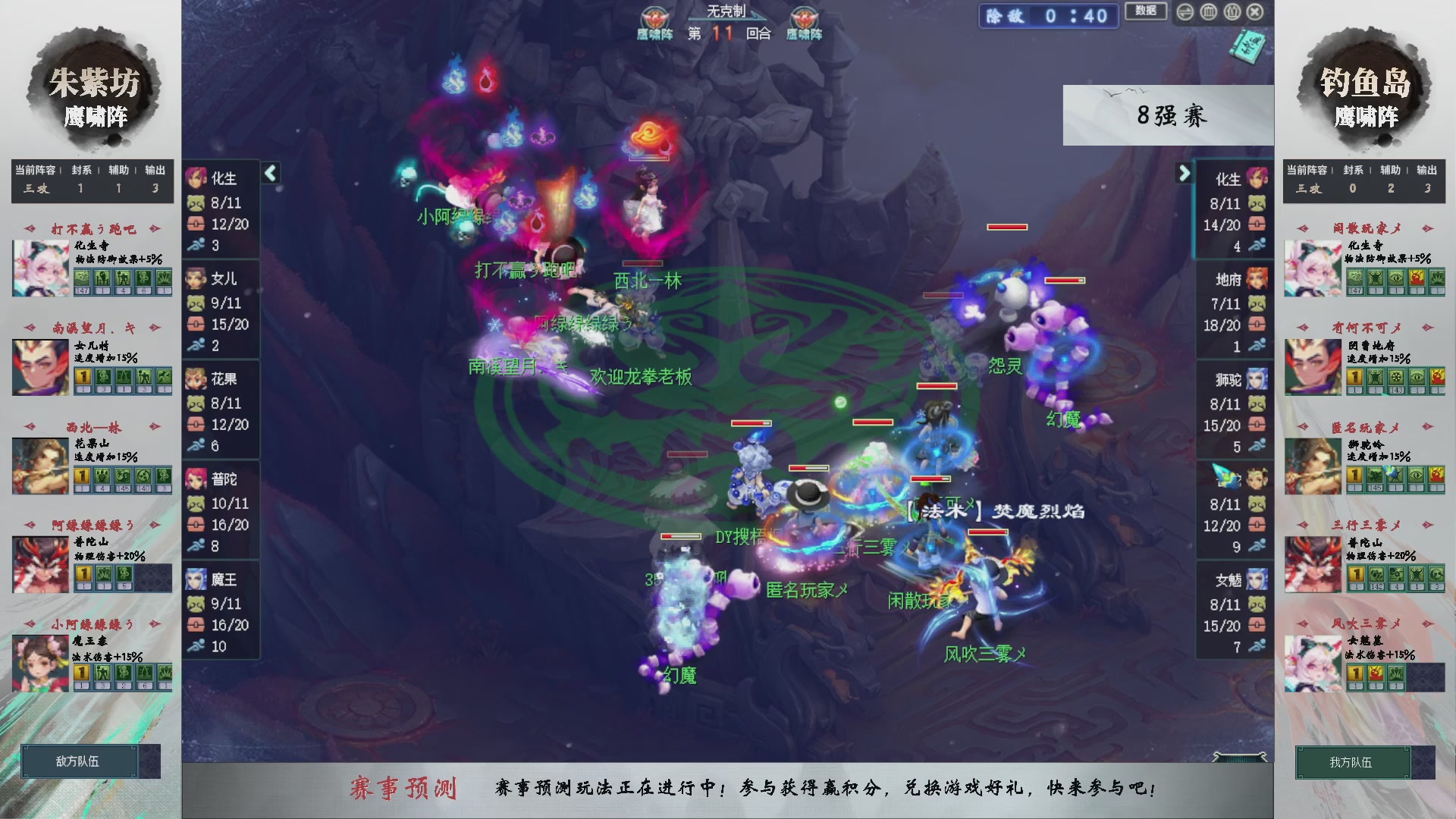
Task: Select the 地府 unit portrait on the right panel
Action: 1257,279
